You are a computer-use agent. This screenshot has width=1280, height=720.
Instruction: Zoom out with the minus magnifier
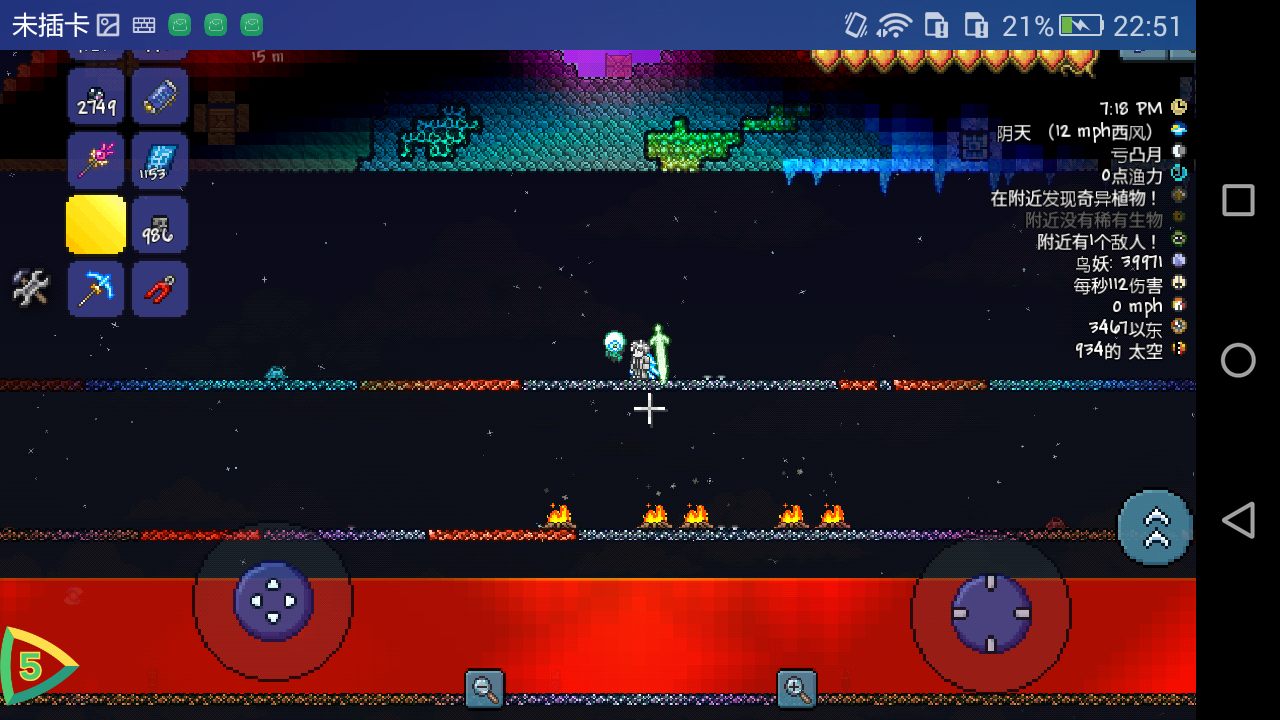pyautogui.click(x=485, y=688)
